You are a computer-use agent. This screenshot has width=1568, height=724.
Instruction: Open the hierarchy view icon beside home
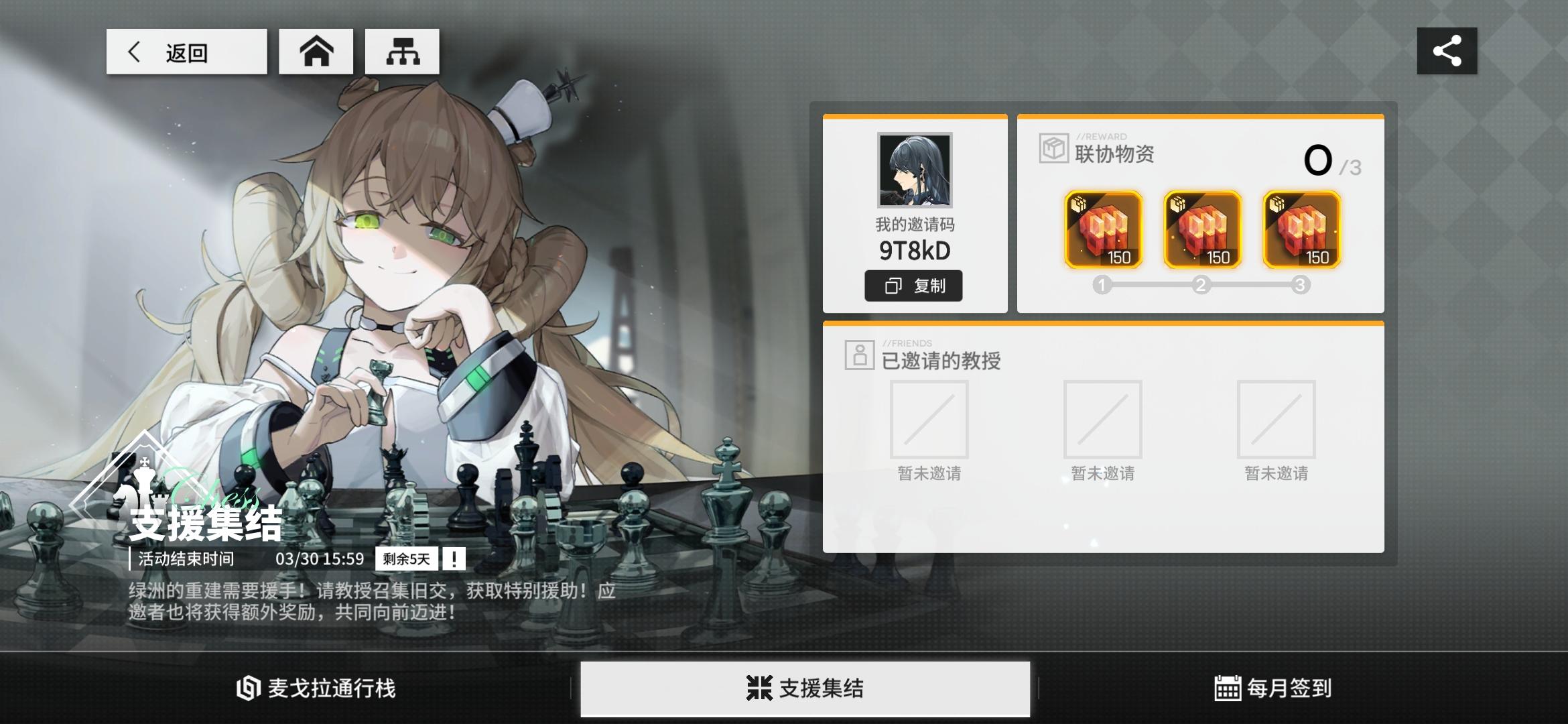[402, 50]
